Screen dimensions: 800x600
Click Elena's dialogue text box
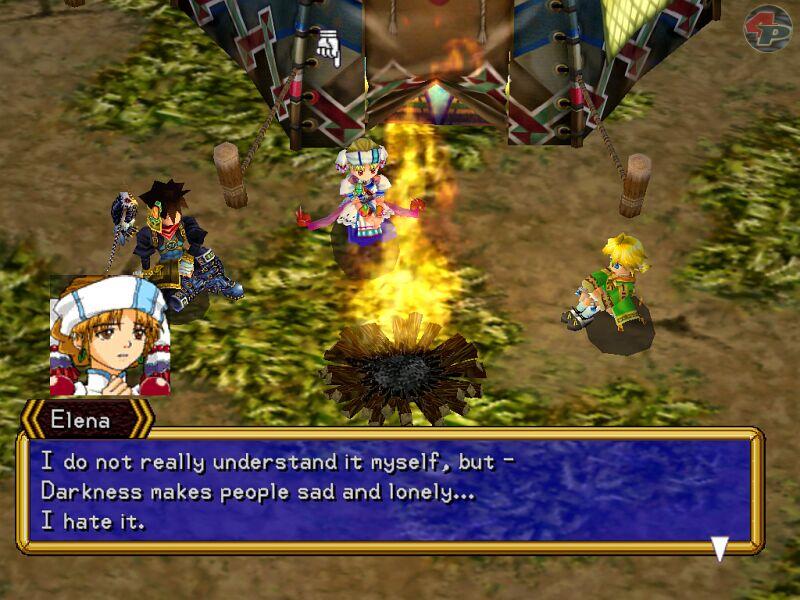tap(390, 491)
